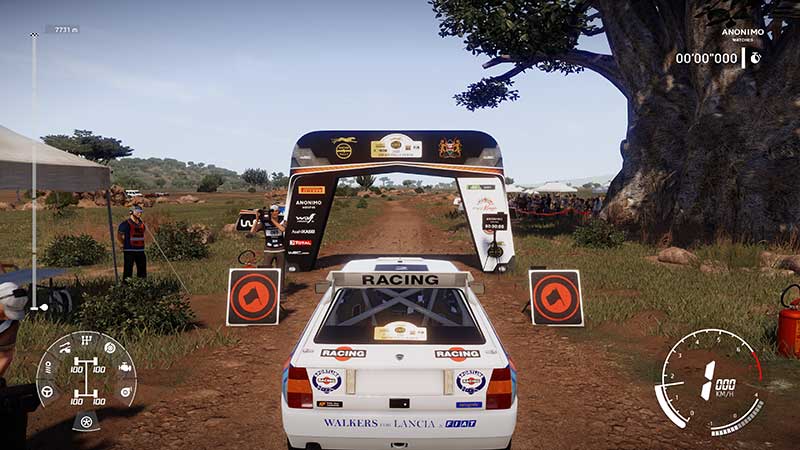Click the tire icon below damage gauge
Image resolution: width=800 pixels, height=450 pixels.
tap(86, 421)
